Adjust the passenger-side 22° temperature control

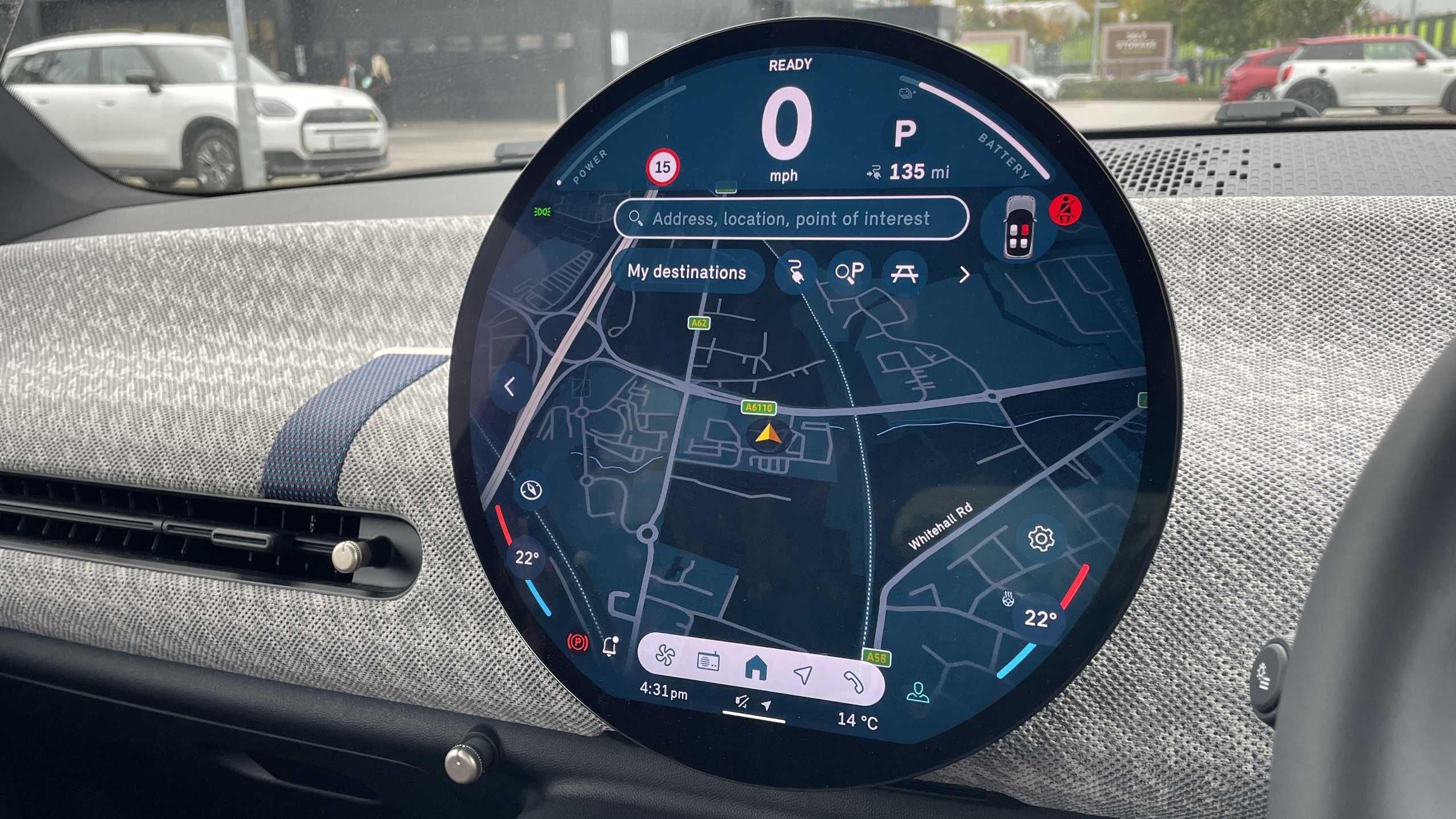1040,618
